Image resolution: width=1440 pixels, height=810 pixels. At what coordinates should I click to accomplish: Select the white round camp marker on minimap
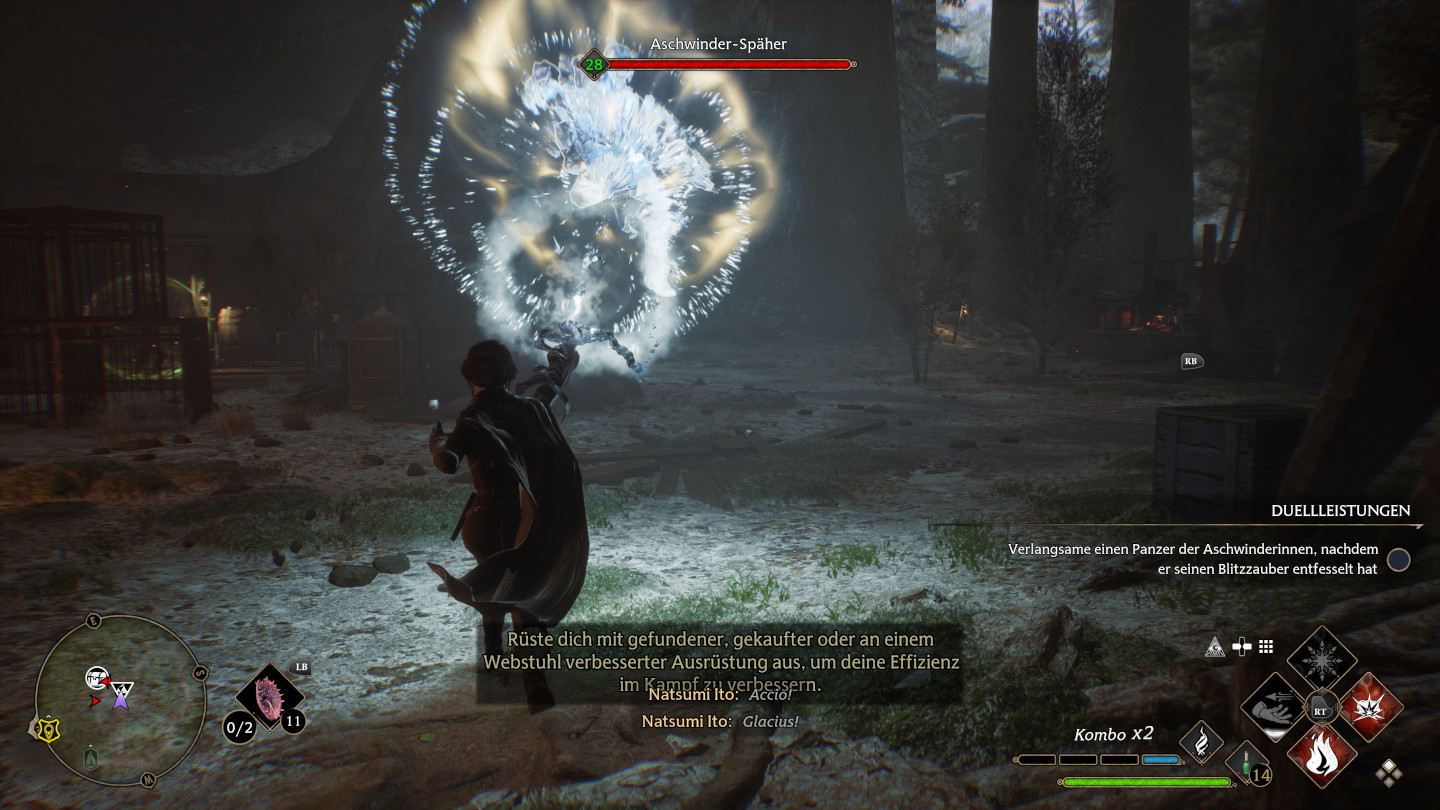coord(96,677)
